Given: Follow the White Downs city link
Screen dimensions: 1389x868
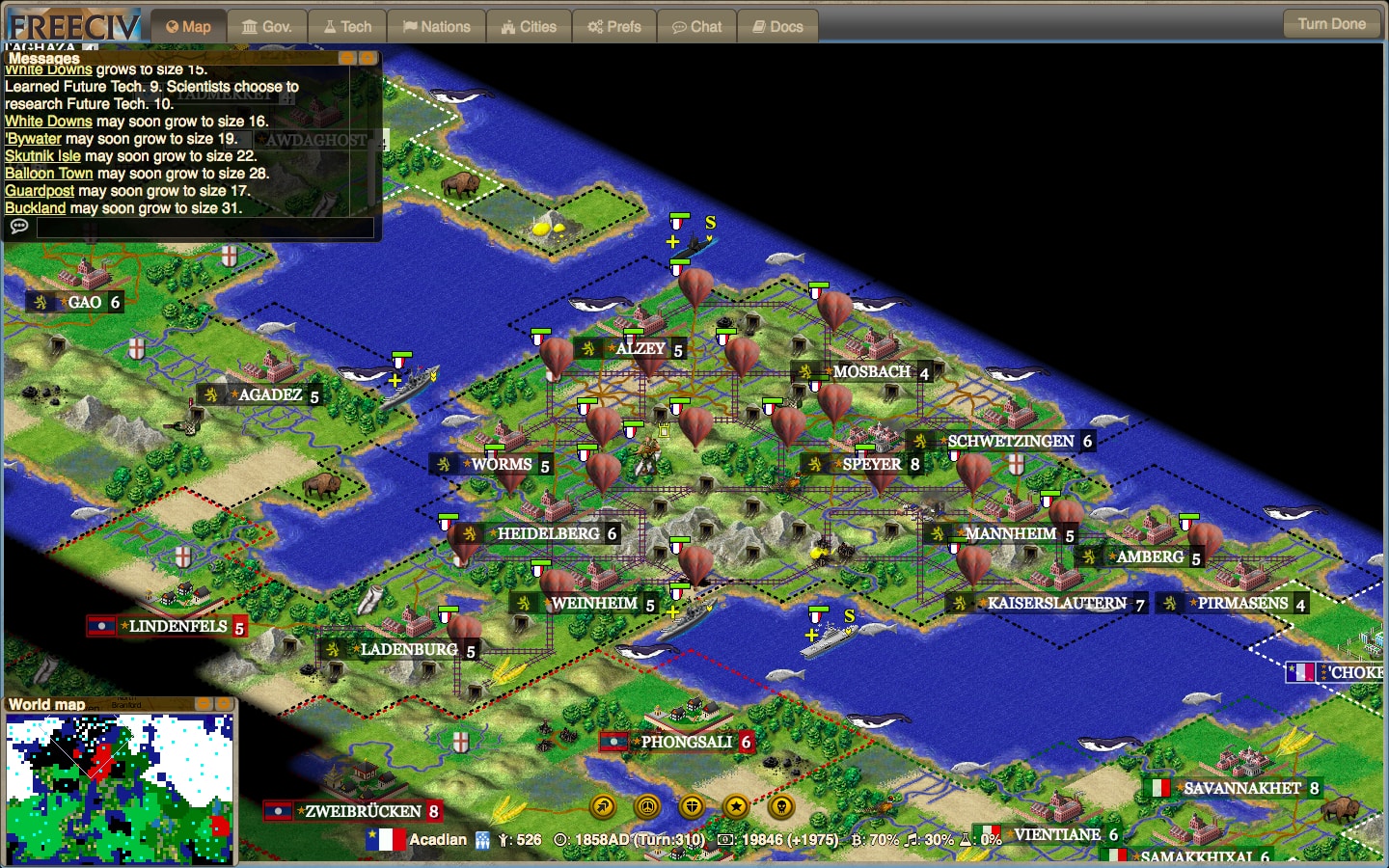Looking at the screenshot, I should tap(48, 122).
